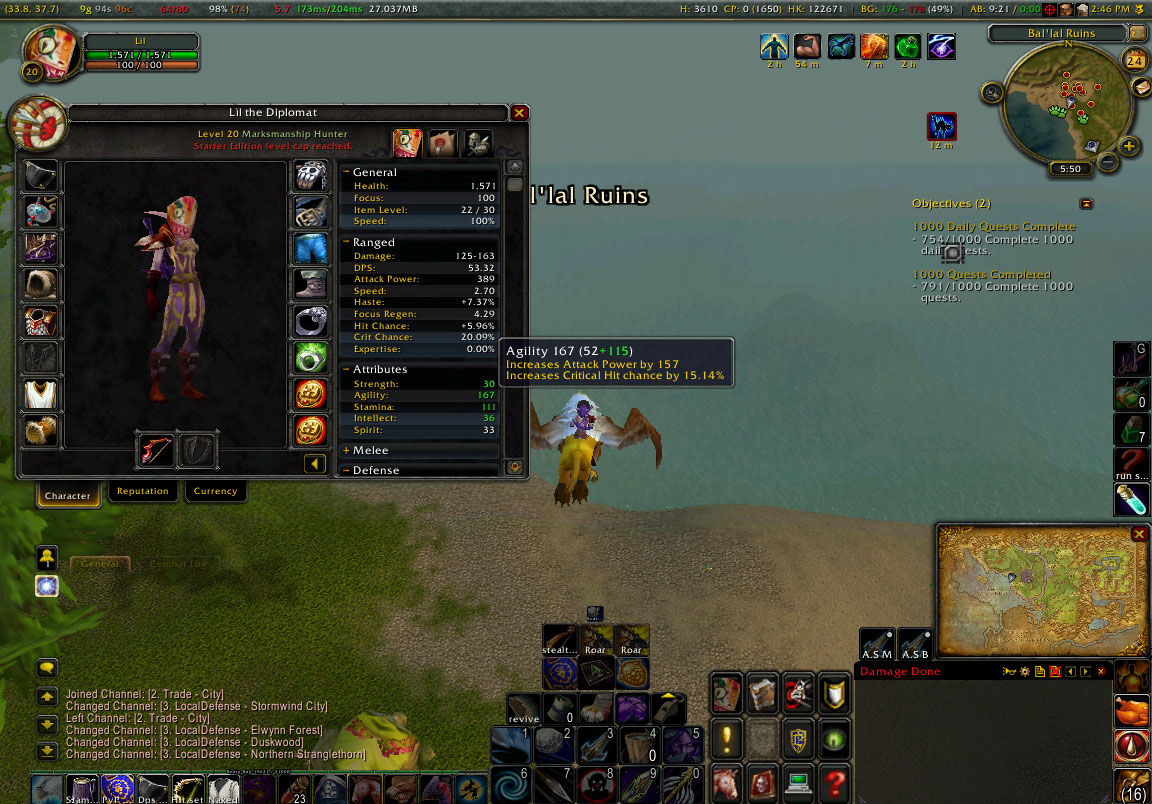The image size is (1152, 804).
Task: Click the minimap tracking magnifier button
Action: tap(992, 93)
